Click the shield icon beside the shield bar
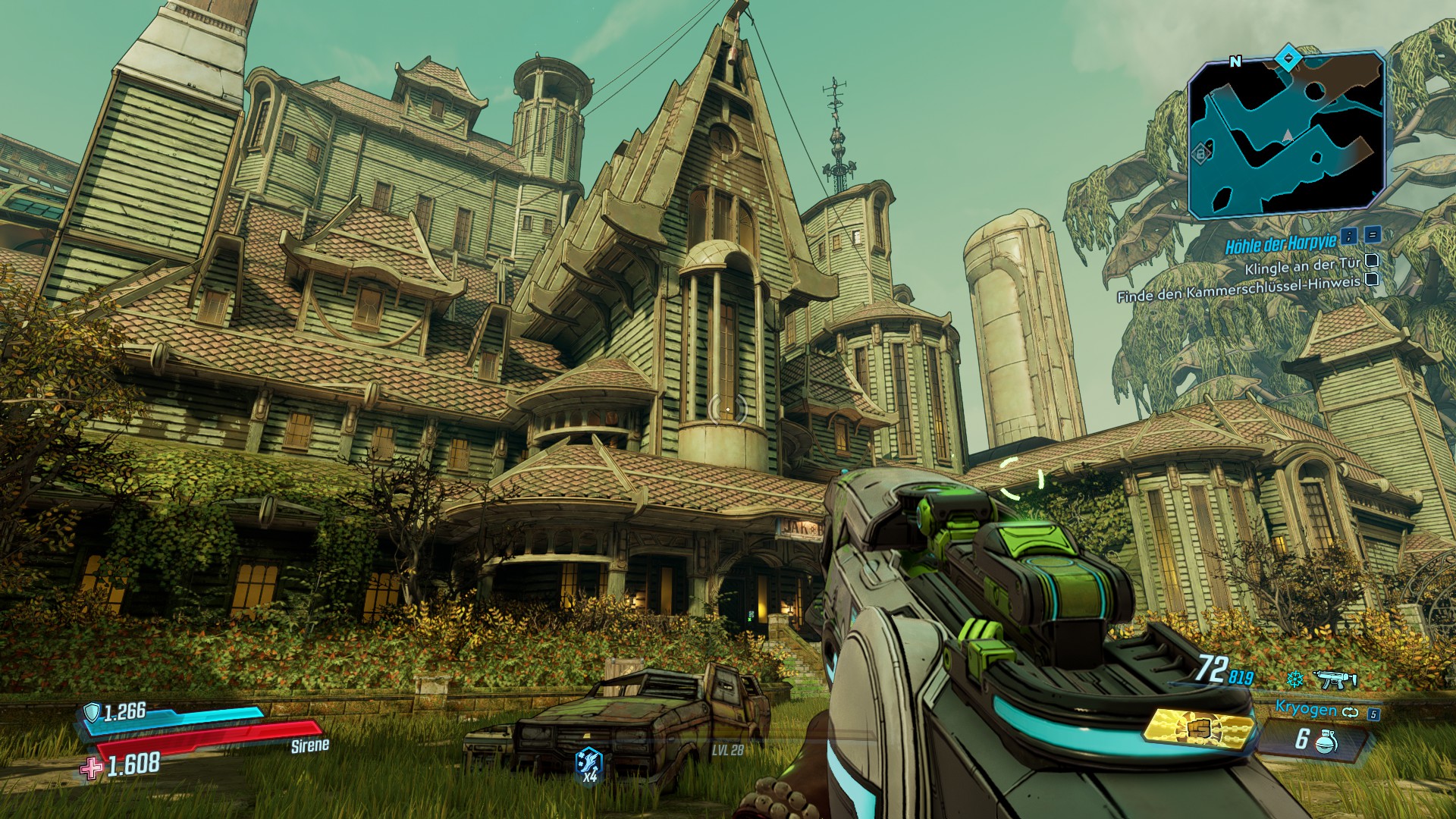This screenshot has width=1456, height=819. pyautogui.click(x=93, y=711)
